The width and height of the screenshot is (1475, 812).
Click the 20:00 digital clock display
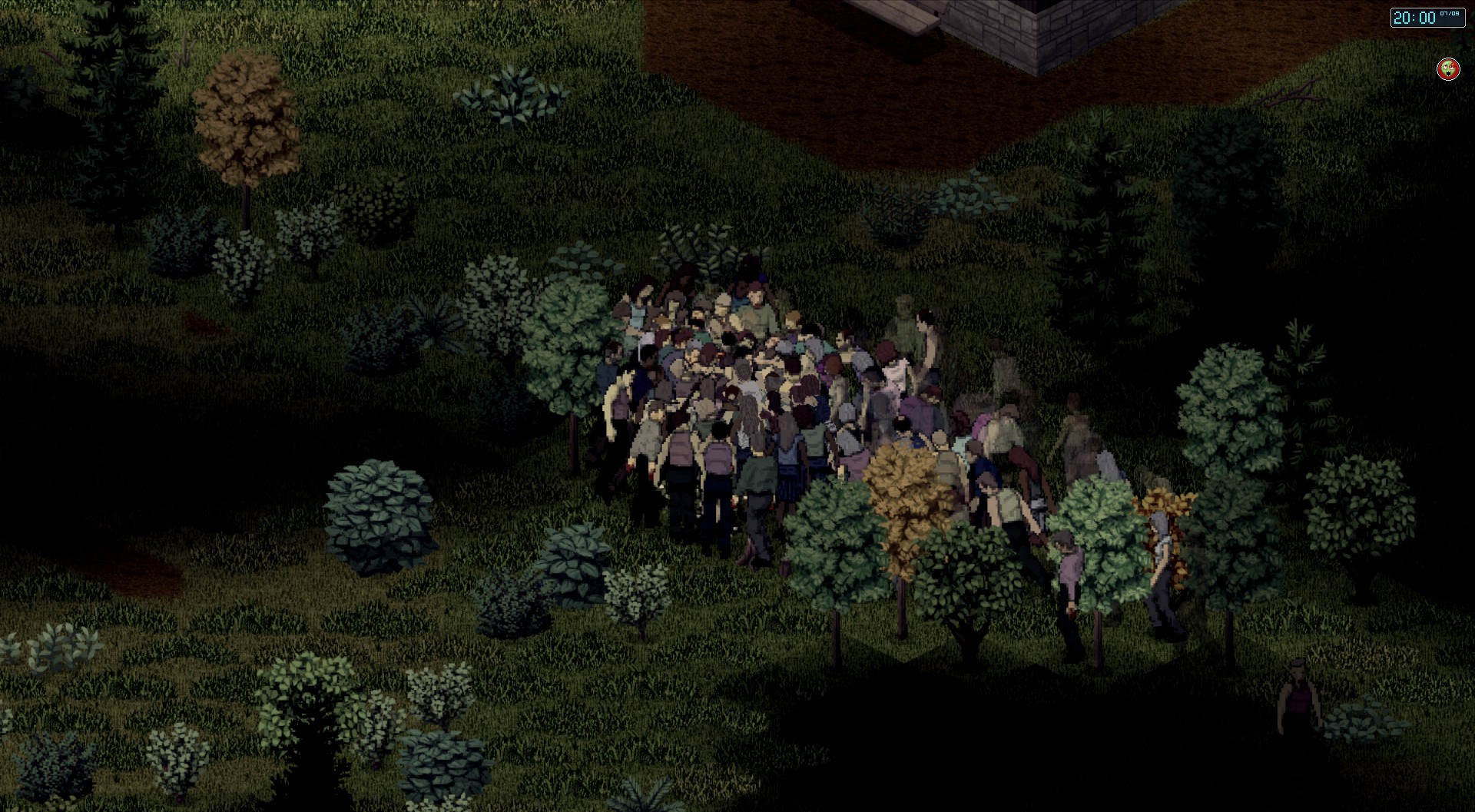1421,17
